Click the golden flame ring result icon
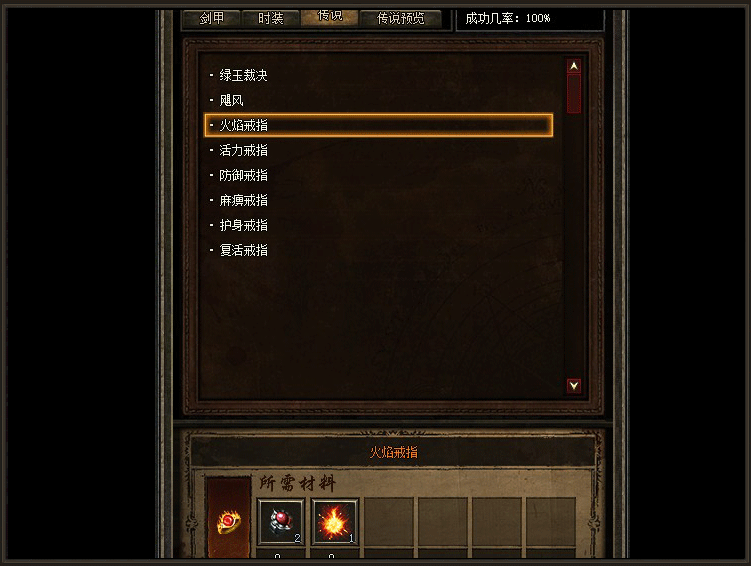The image size is (751, 566). click(229, 523)
